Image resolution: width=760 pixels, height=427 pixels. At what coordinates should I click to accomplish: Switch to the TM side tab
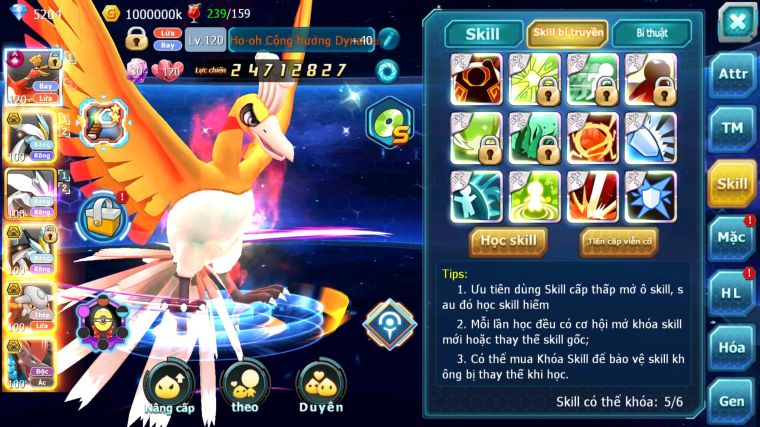coord(732,128)
